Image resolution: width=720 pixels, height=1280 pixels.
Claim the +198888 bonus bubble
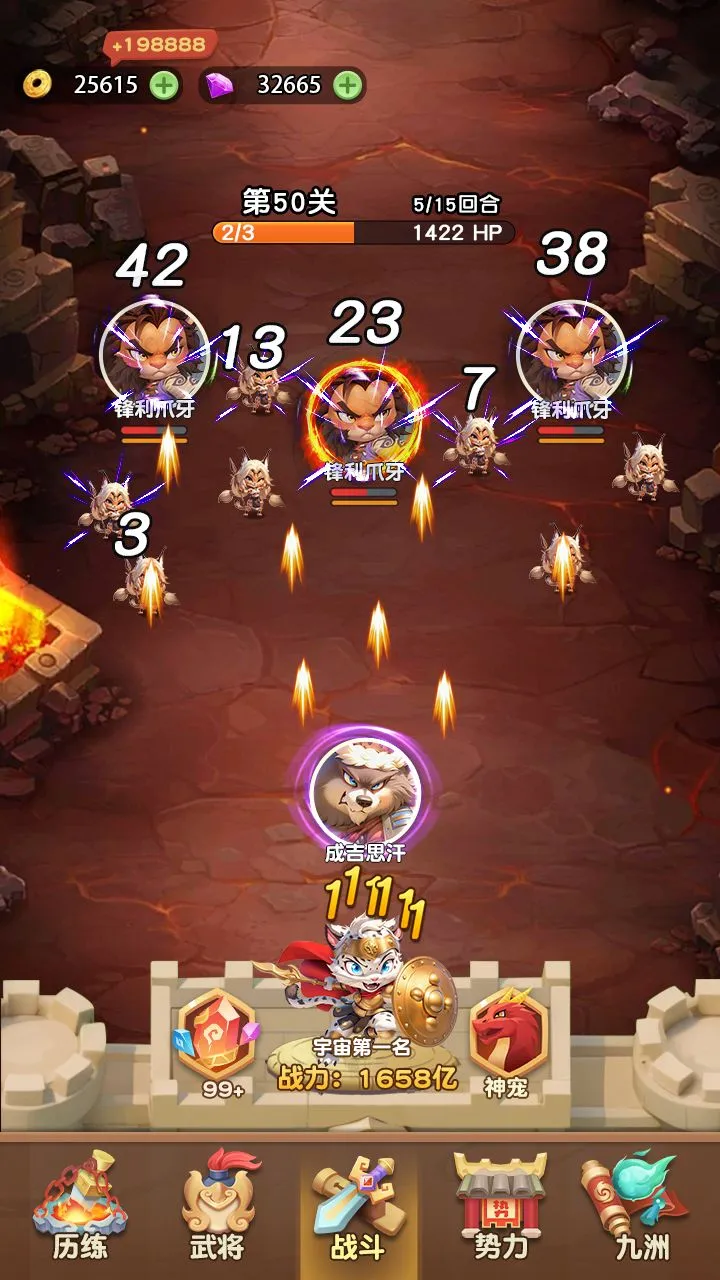click(x=159, y=45)
